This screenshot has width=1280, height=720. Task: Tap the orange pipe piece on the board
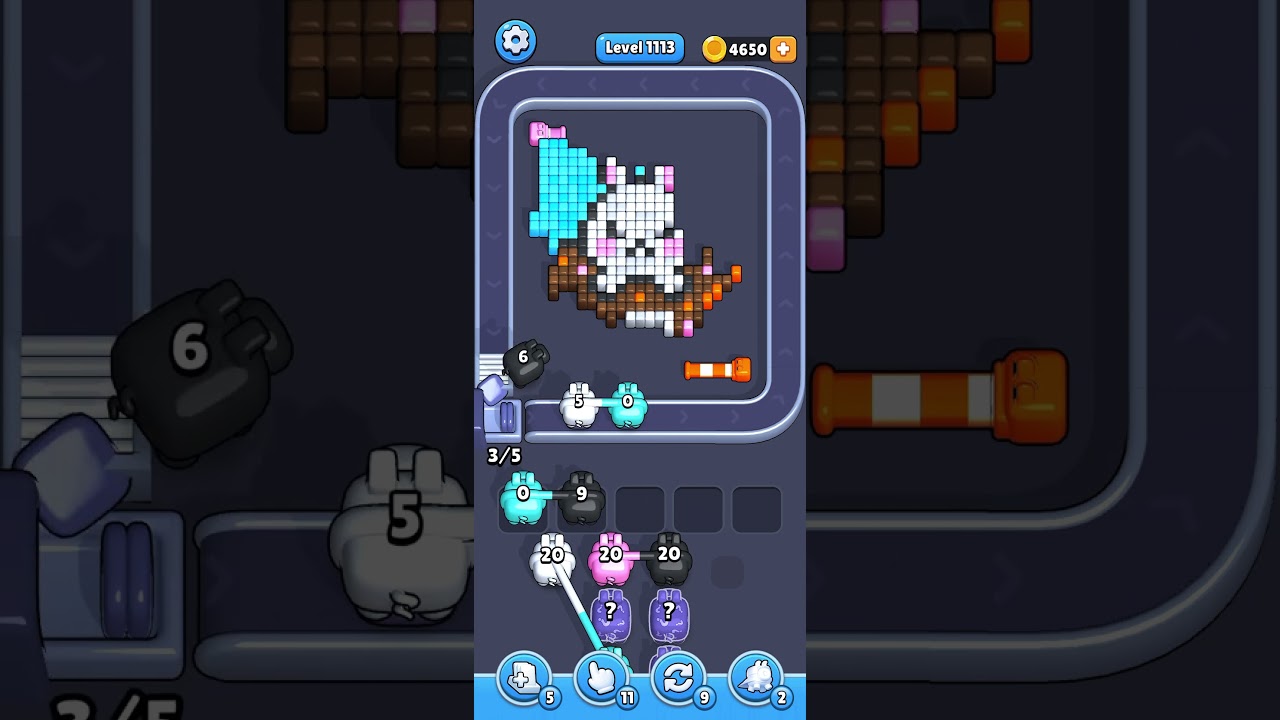pyautogui.click(x=715, y=370)
